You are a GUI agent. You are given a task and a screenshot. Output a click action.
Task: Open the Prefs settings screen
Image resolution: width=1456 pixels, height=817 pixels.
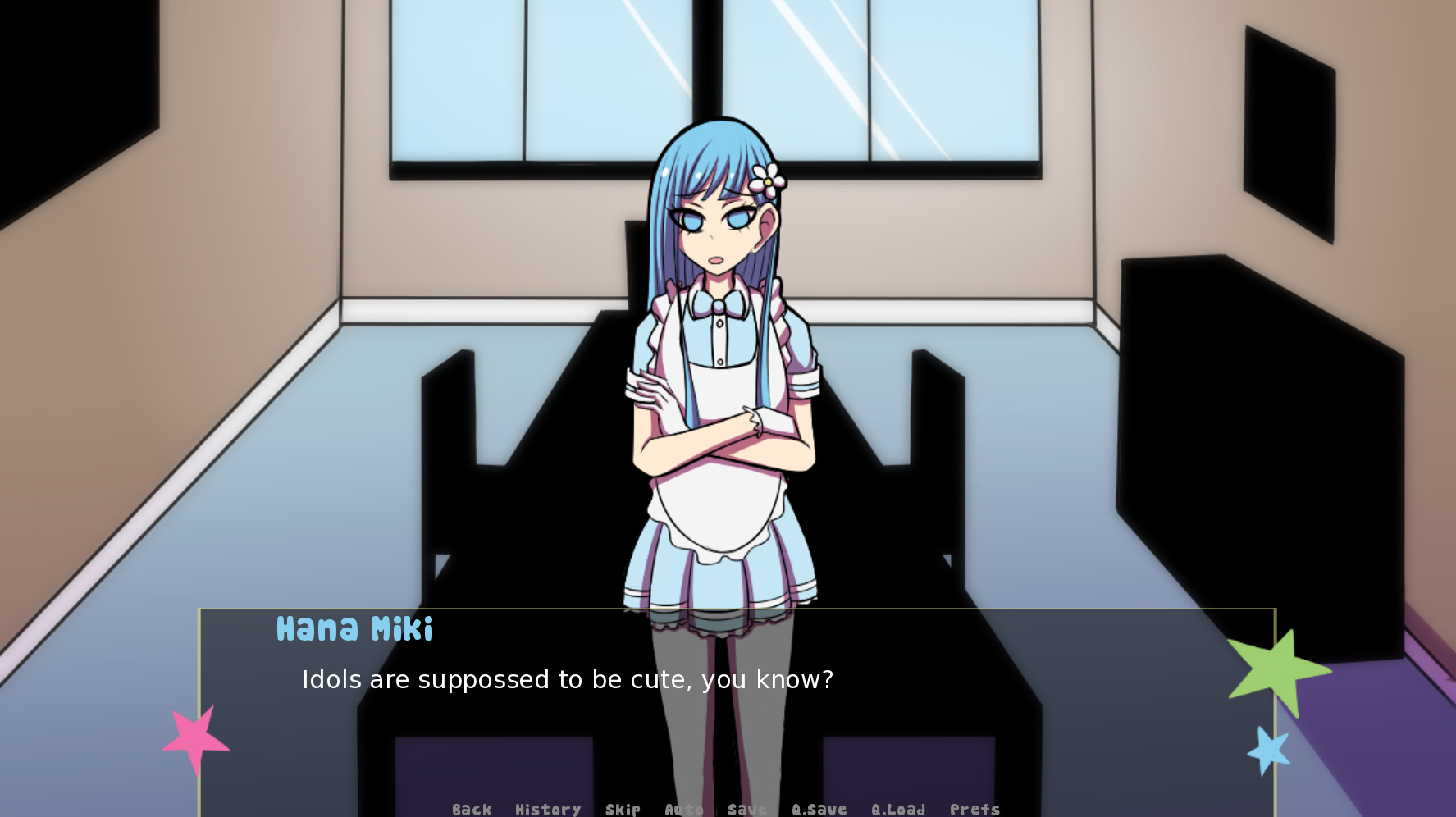974,809
